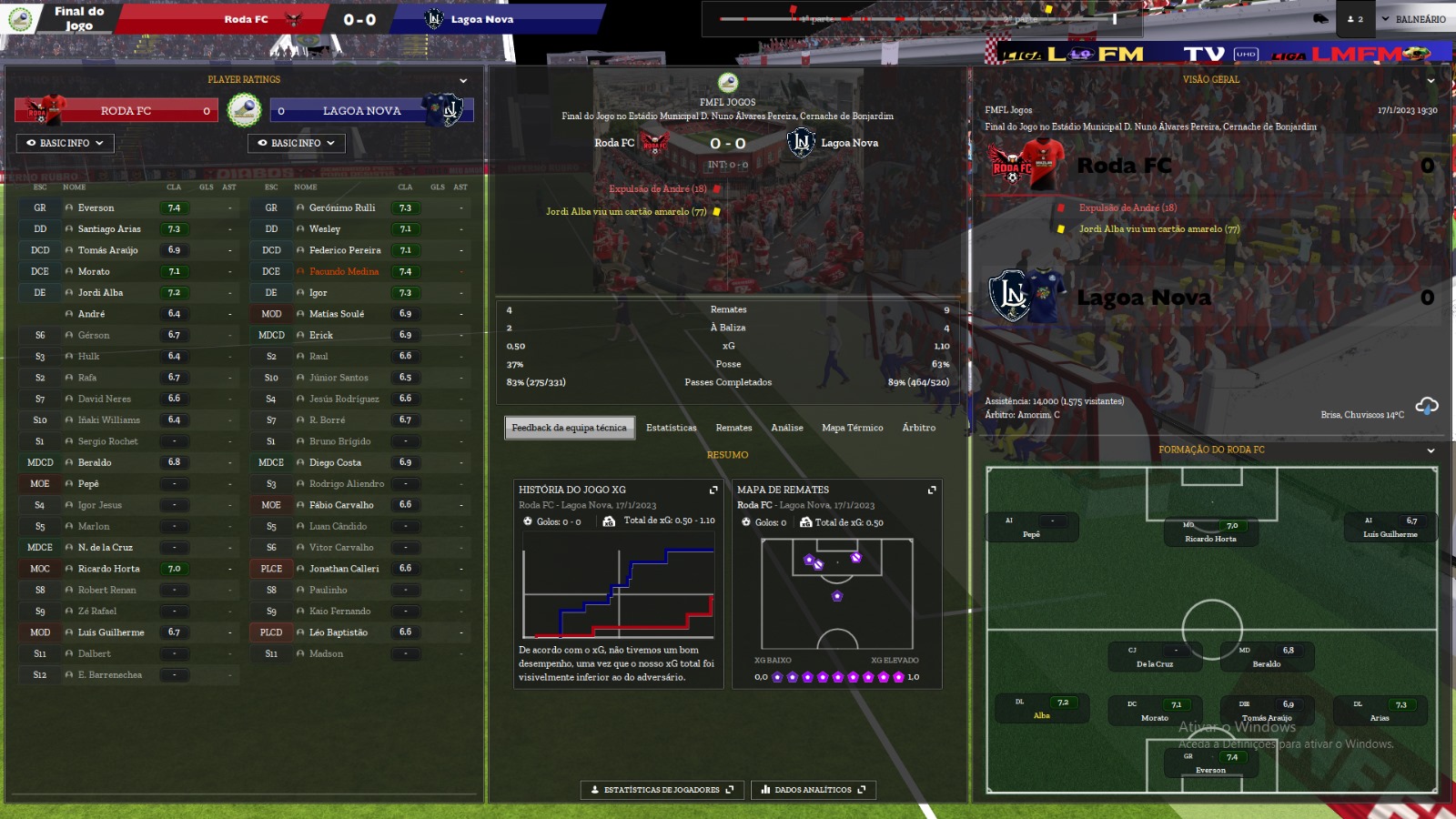This screenshot has width=1456, height=819.
Task: Open the Final do Jogo header button
Action: (78, 19)
